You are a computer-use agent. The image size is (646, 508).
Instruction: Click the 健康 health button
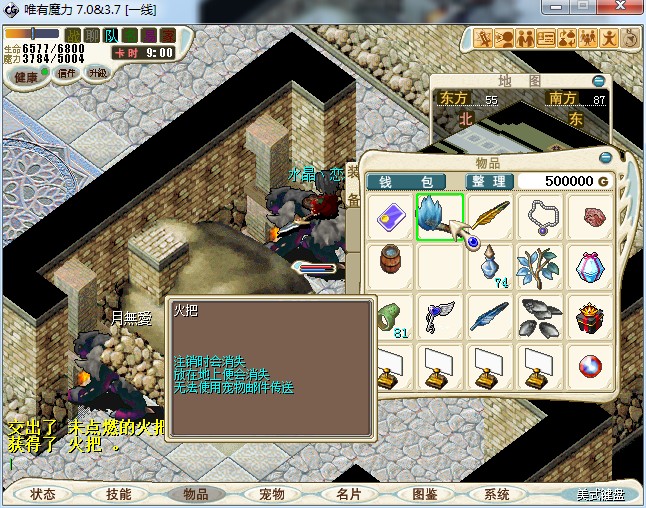coord(26,77)
